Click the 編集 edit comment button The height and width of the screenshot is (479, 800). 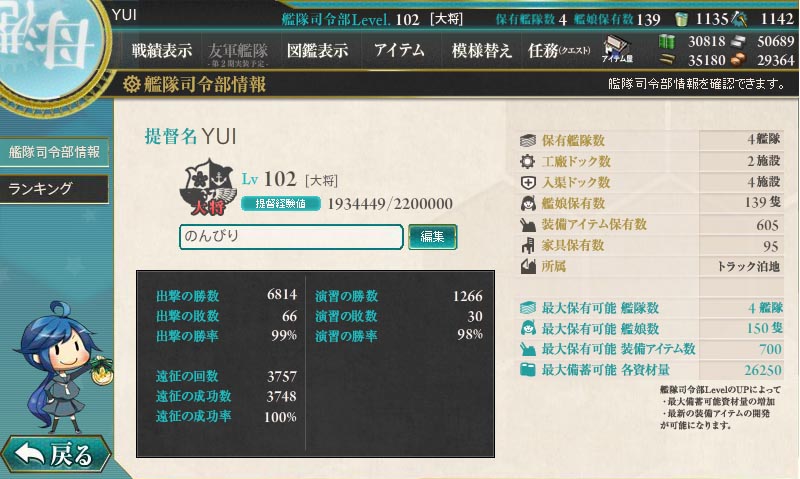[x=432, y=237]
